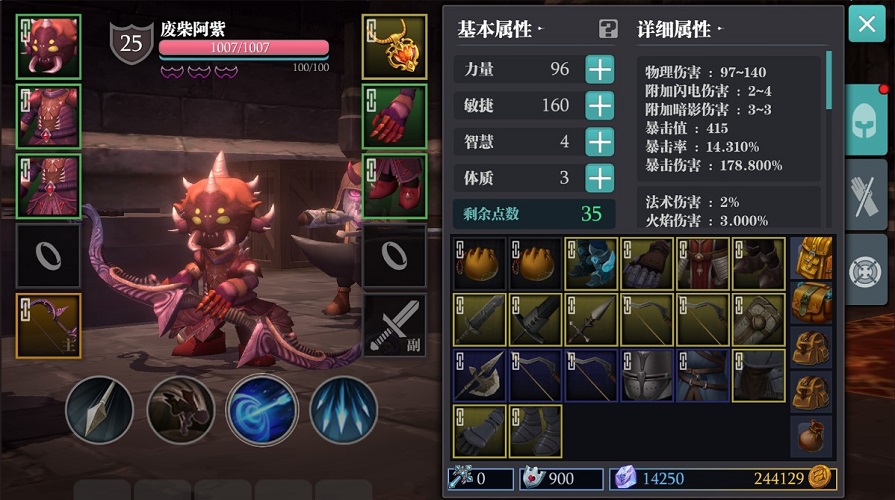Select the equipped purple bow weapon slot
The image size is (895, 500).
tap(49, 324)
